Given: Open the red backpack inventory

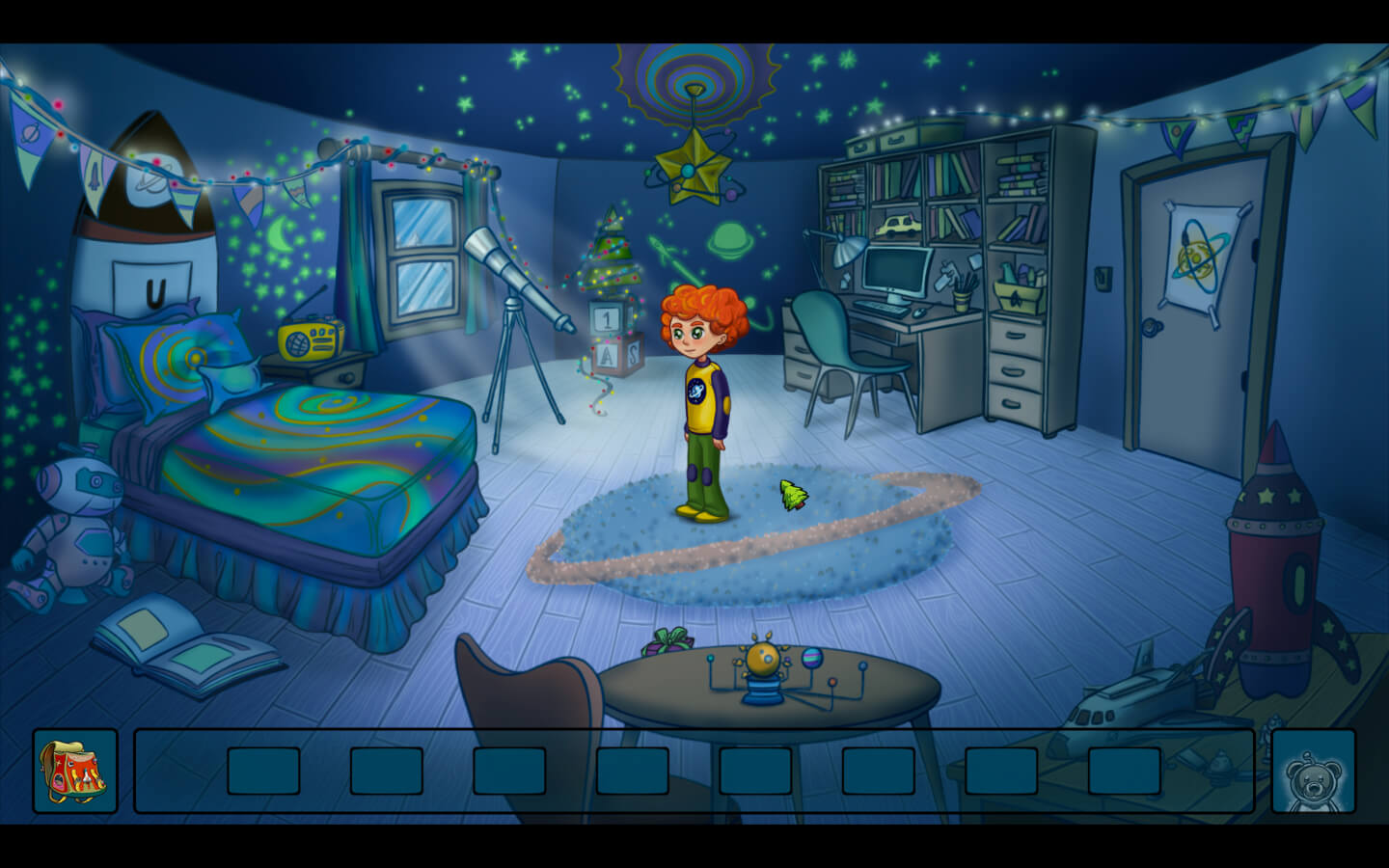Looking at the screenshot, I should pos(74,771).
